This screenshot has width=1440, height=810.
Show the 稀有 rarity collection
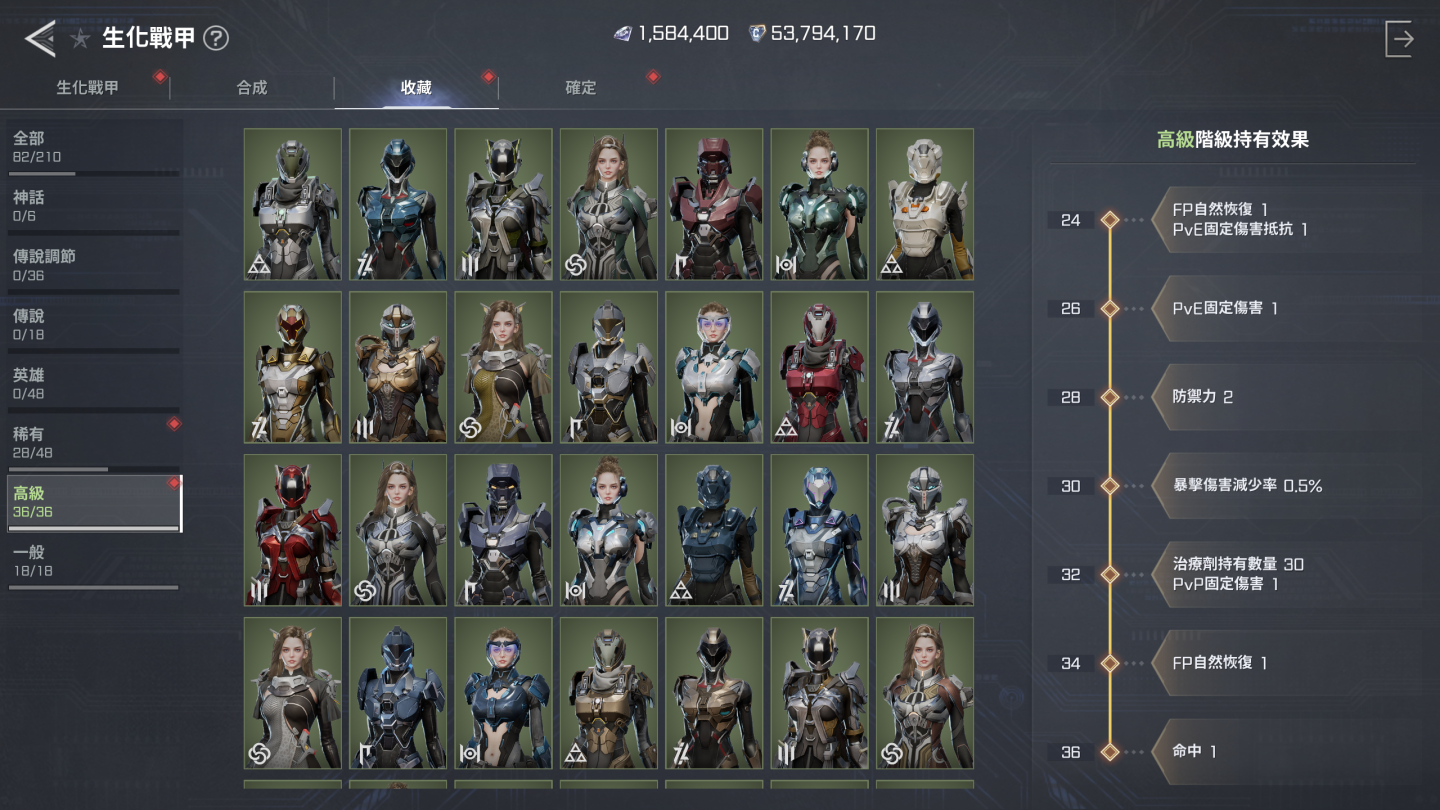[93, 443]
